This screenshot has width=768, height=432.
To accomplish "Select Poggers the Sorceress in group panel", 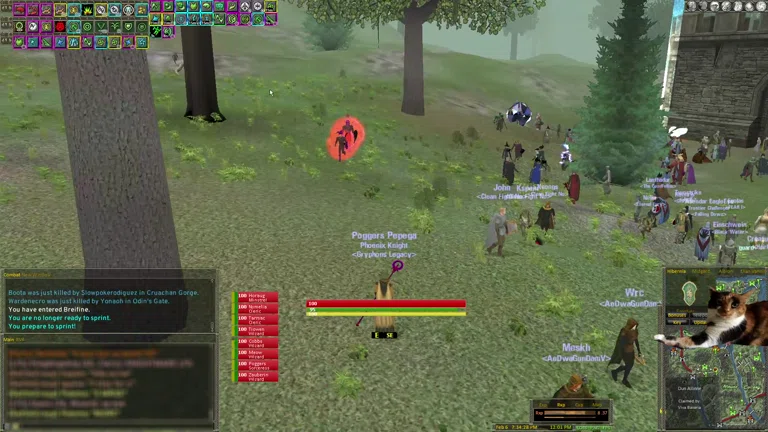I will (257, 365).
